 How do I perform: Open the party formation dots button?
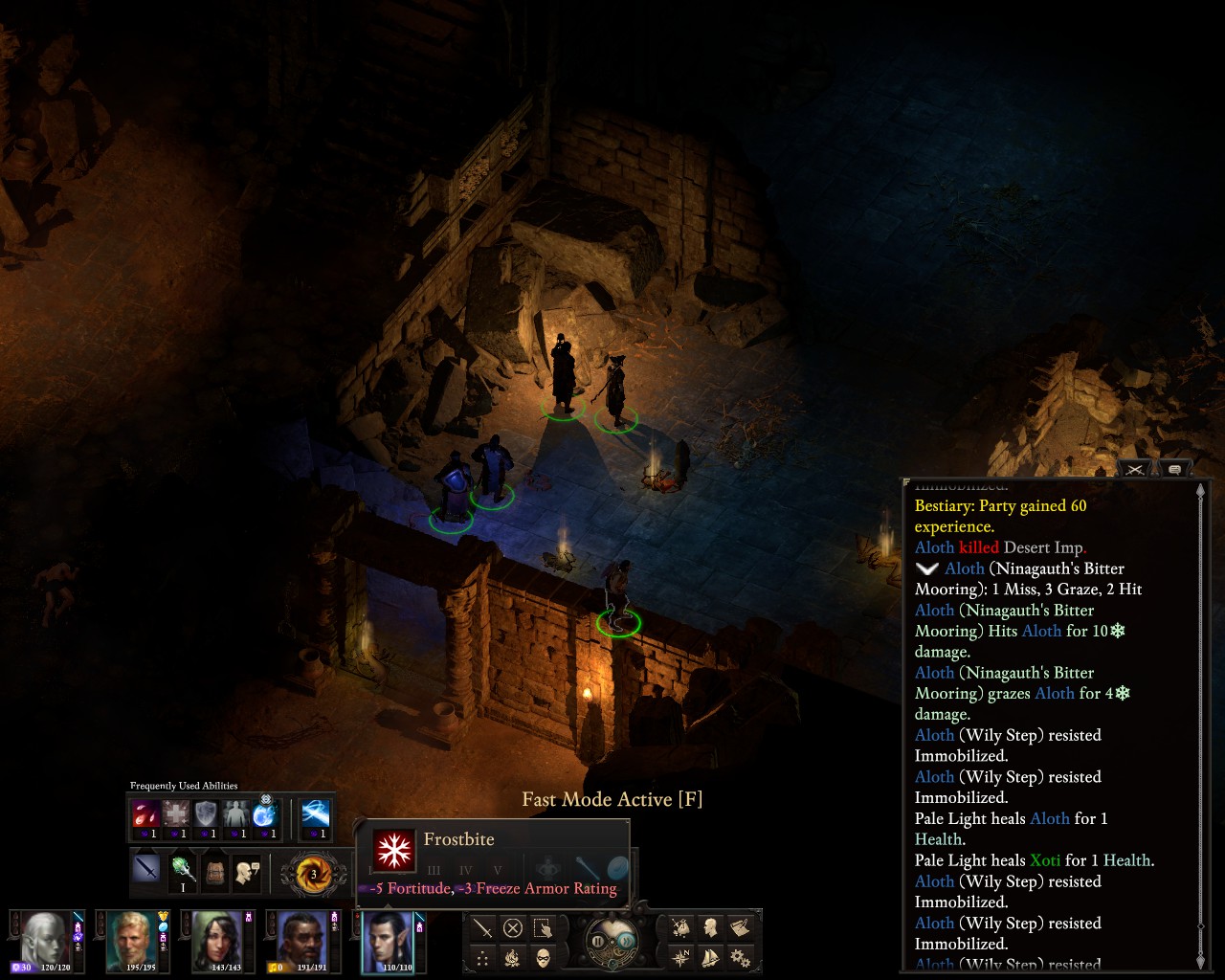coord(482,957)
